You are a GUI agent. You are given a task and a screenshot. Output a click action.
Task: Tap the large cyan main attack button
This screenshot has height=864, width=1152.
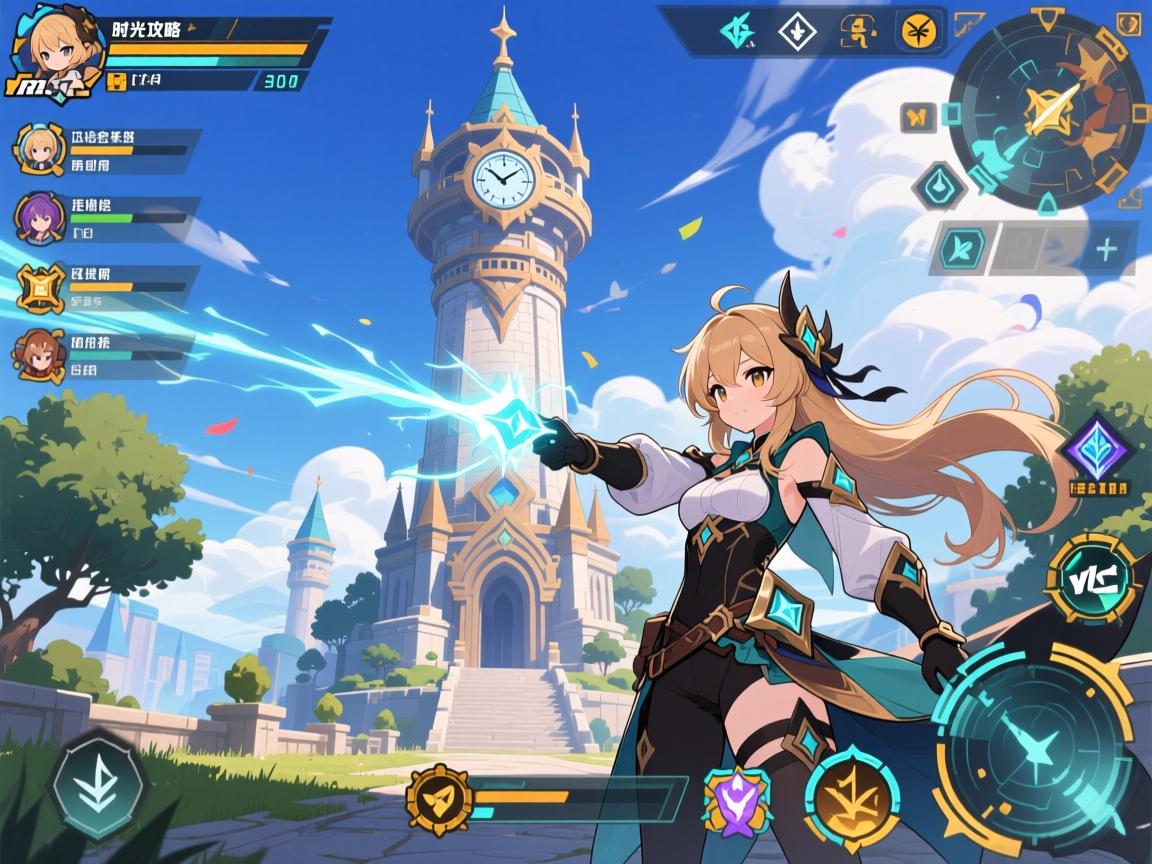pos(1033,744)
